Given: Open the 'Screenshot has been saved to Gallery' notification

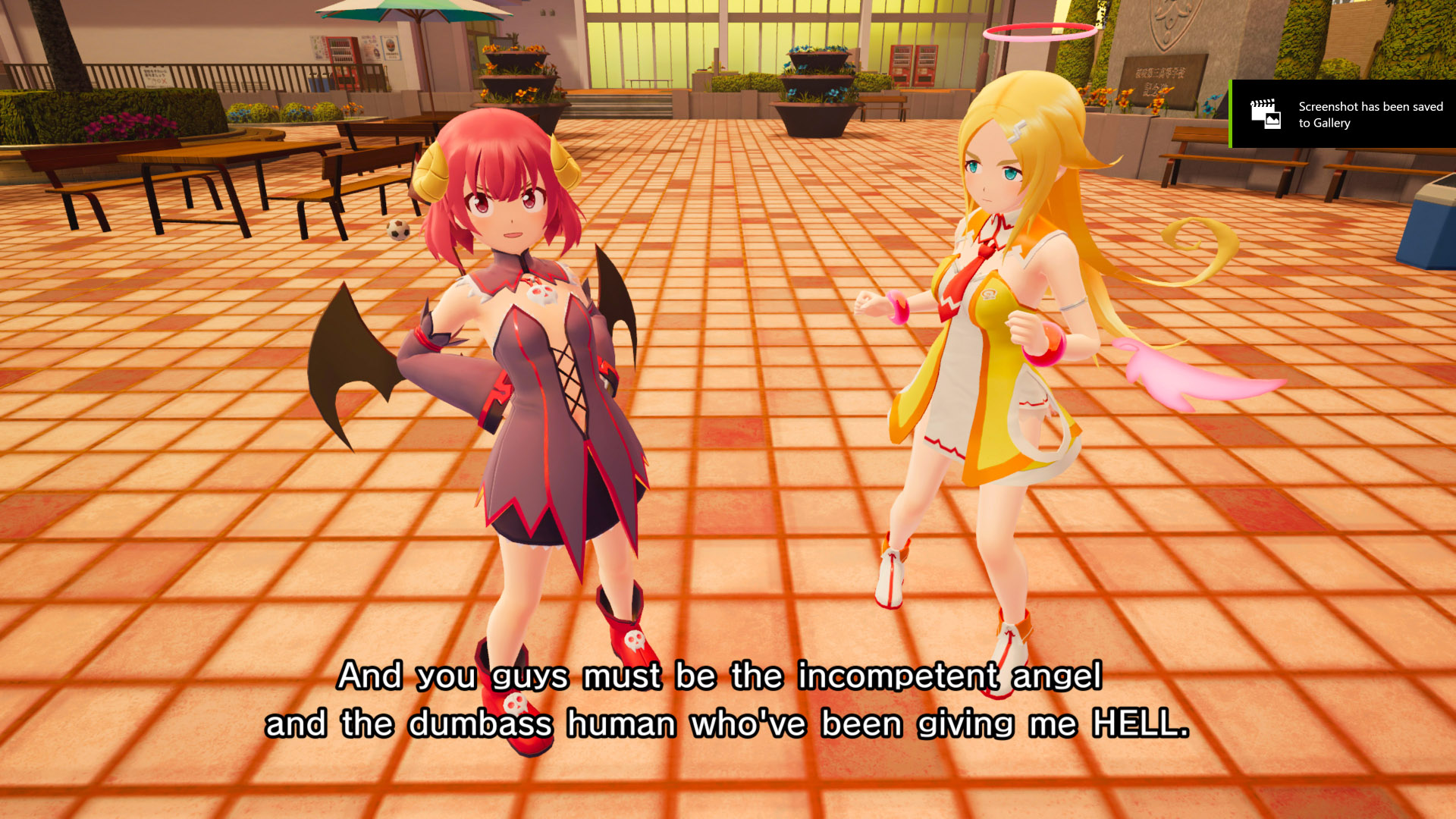Looking at the screenshot, I should [x=1343, y=115].
